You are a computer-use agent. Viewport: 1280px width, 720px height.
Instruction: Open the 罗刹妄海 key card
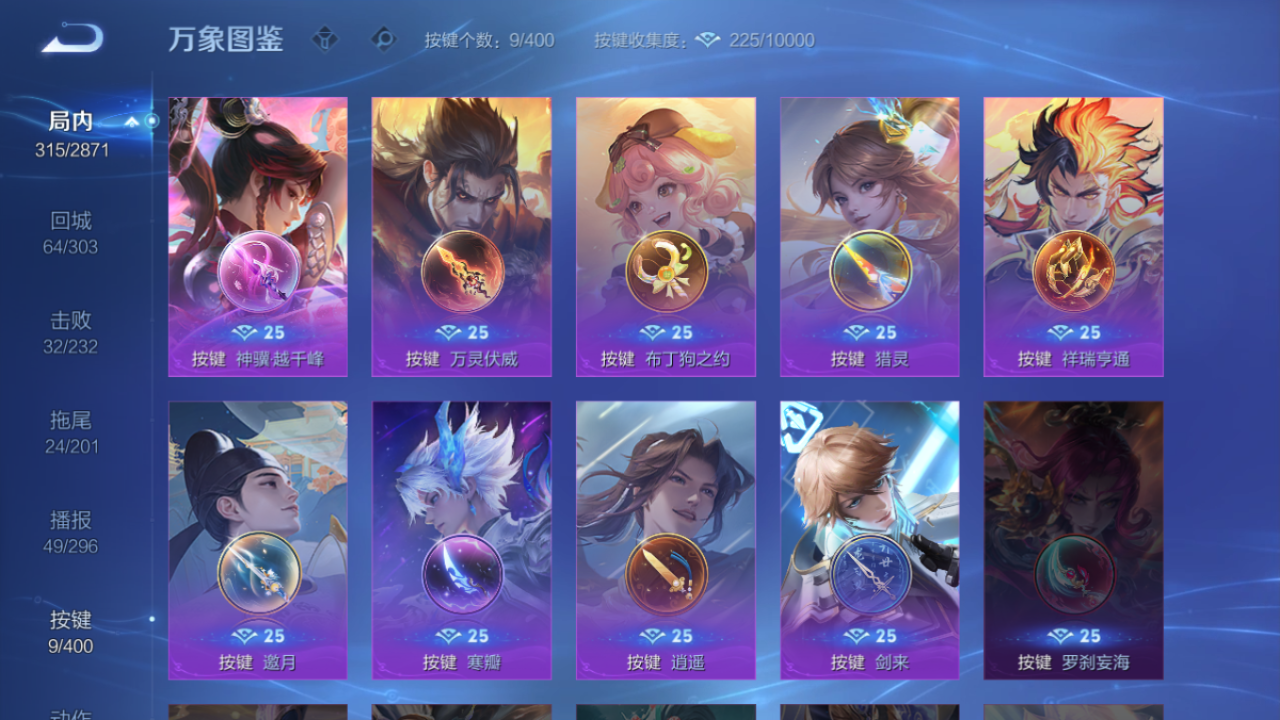point(1073,540)
